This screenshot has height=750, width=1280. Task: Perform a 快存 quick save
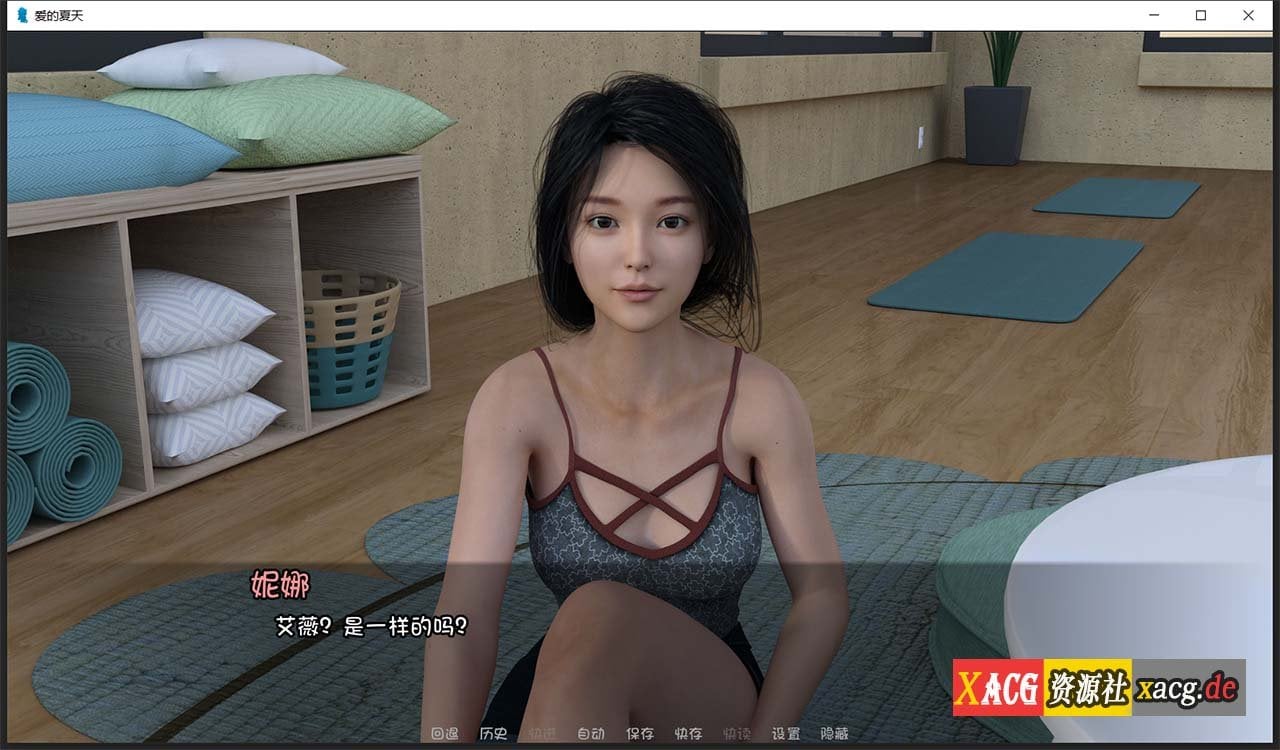pyautogui.click(x=690, y=733)
